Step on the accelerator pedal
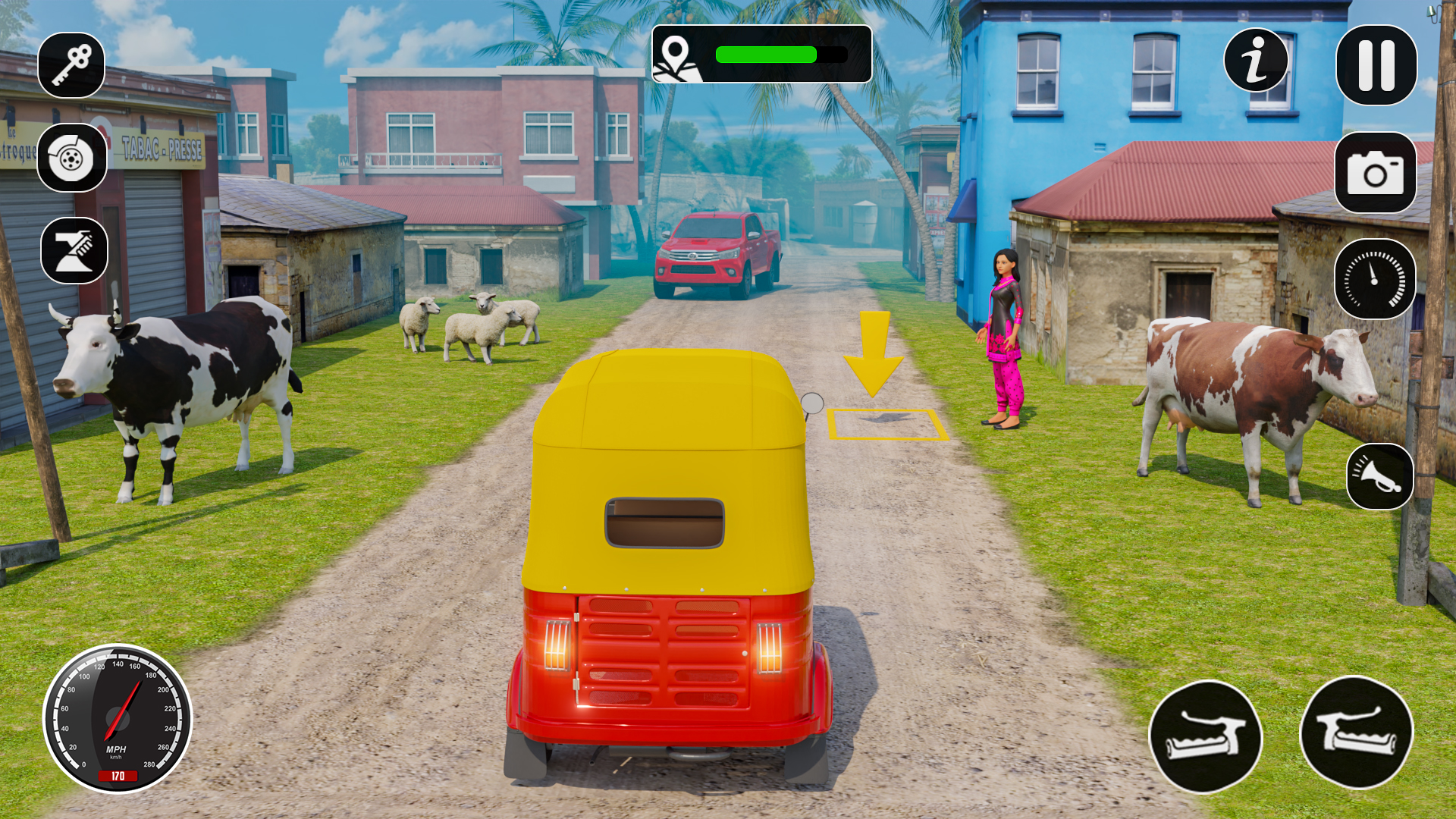The width and height of the screenshot is (1456, 819). coord(1357,733)
